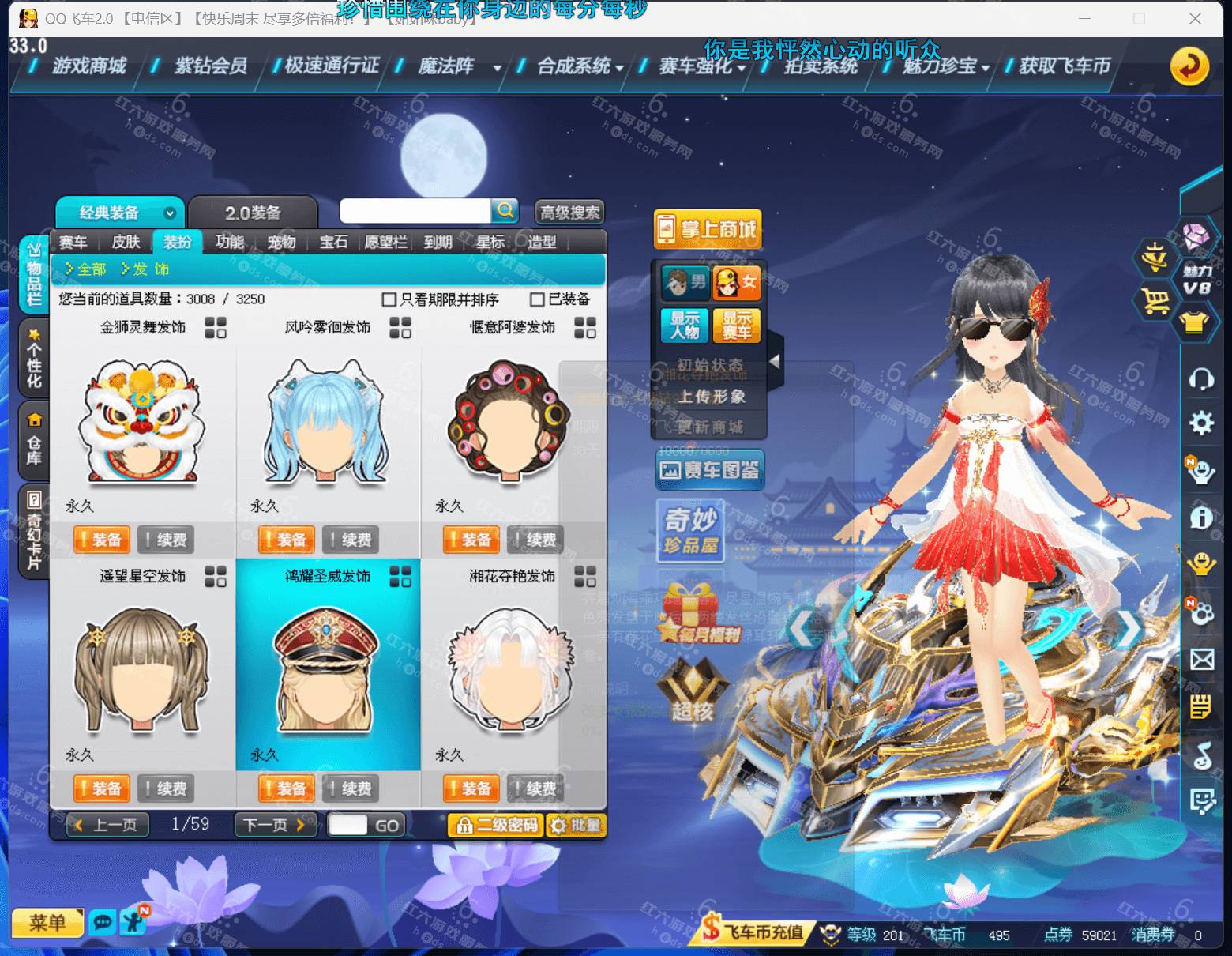Open the 皮肤 tab

(125, 243)
